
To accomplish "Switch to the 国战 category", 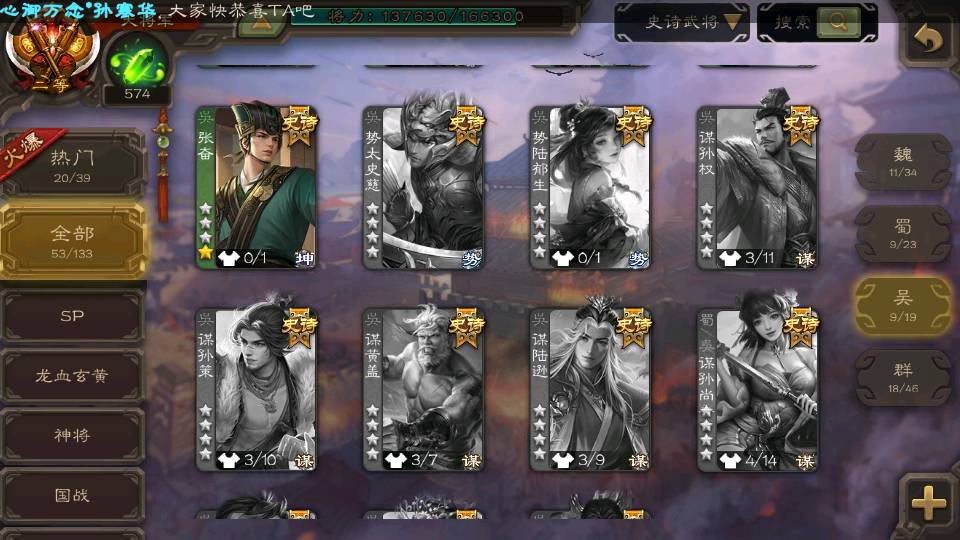I will click(x=73, y=495).
